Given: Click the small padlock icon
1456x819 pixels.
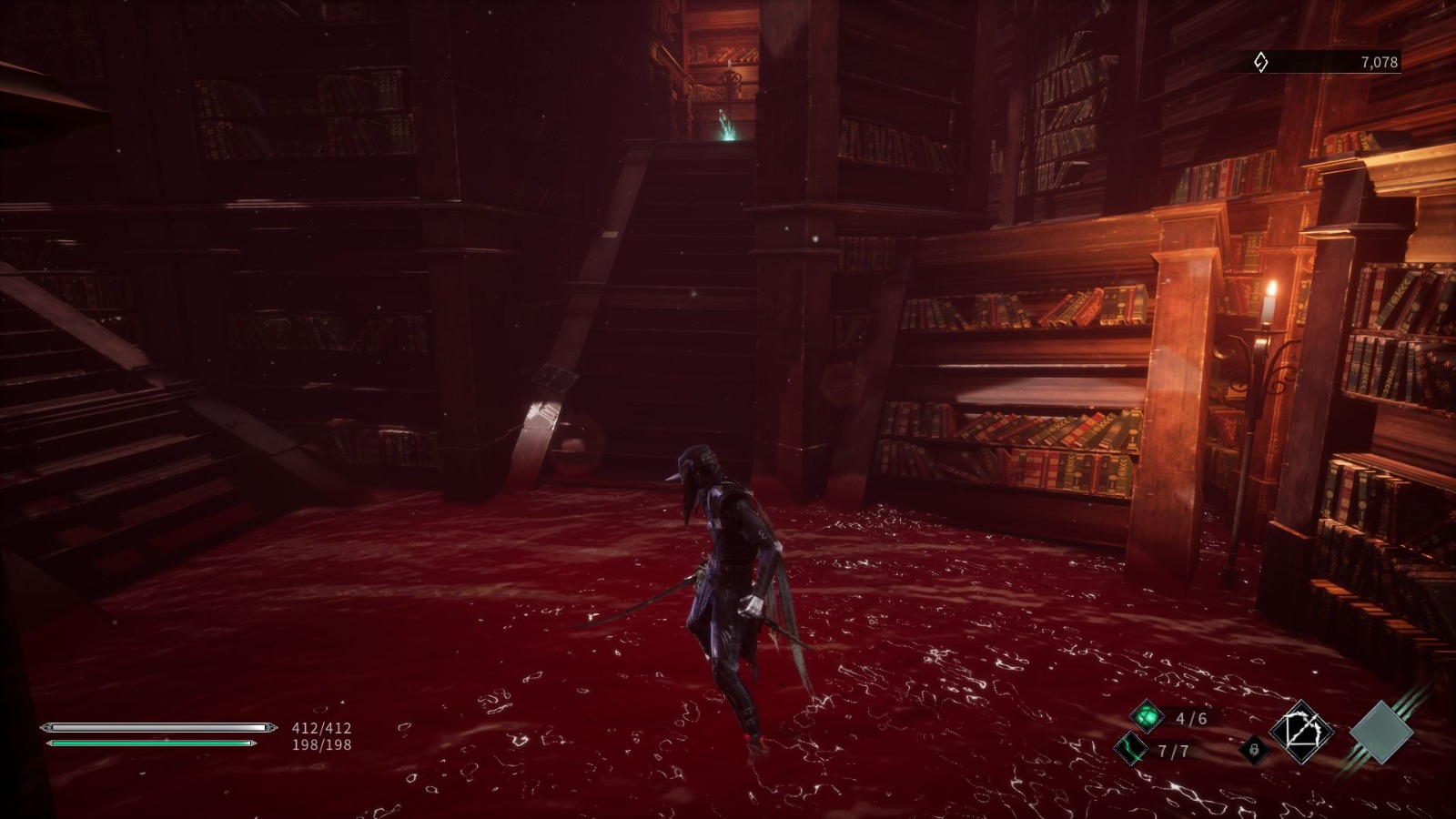Looking at the screenshot, I should 1254,750.
